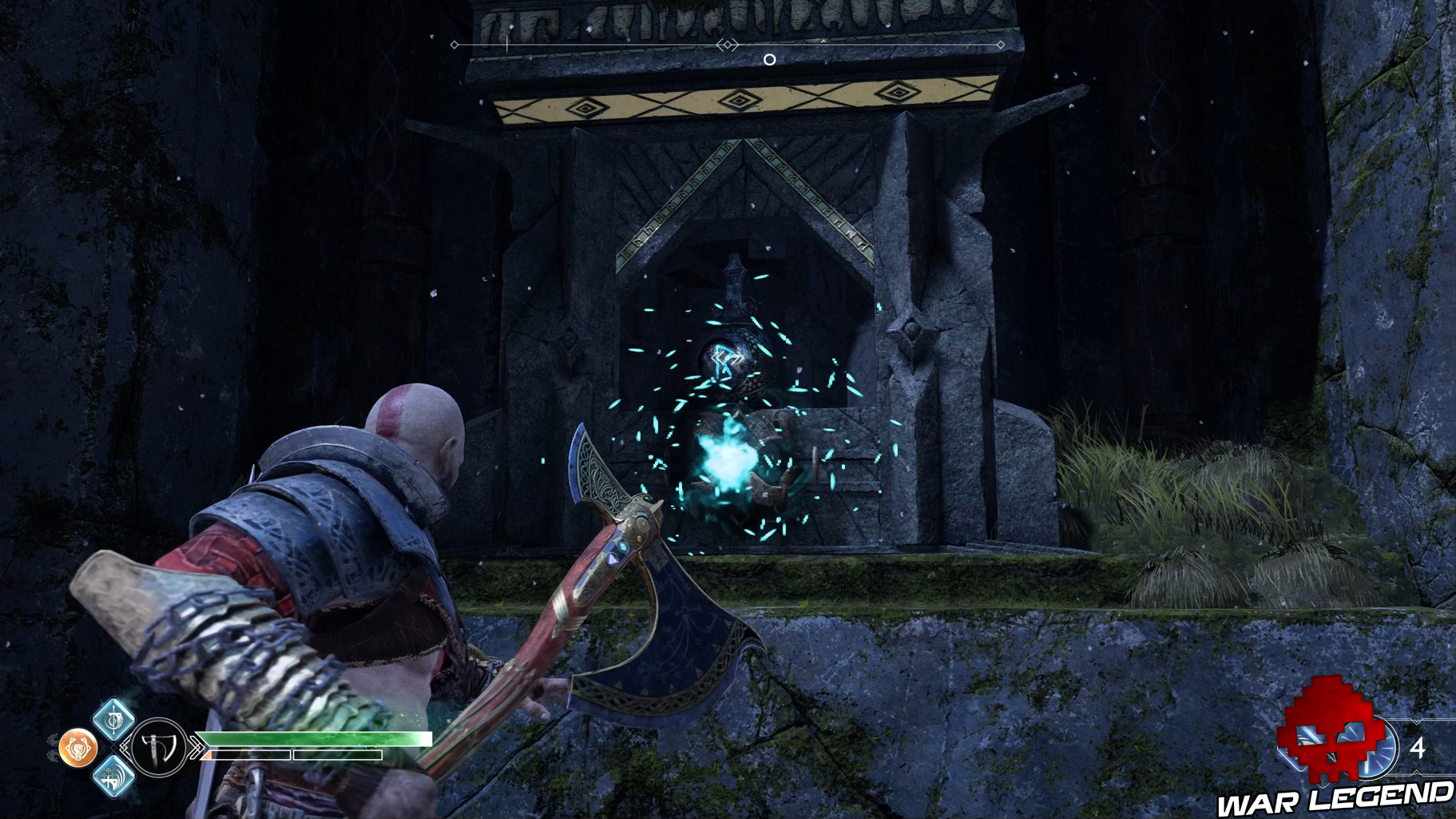Image resolution: width=1456 pixels, height=819 pixels.
Task: Expand the left compass diamond marker
Action: point(454,45)
